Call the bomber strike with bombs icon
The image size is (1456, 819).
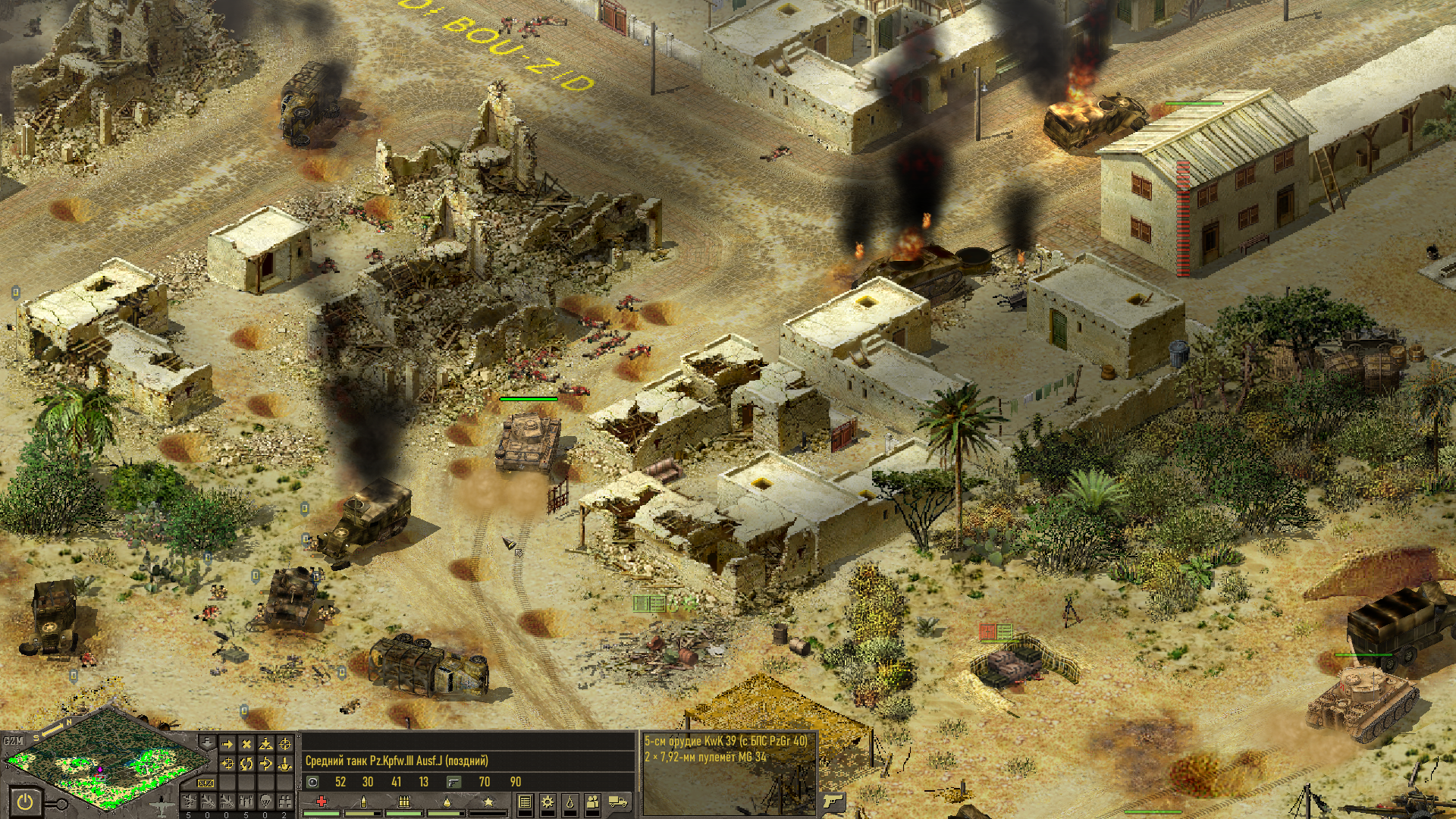(x=246, y=802)
